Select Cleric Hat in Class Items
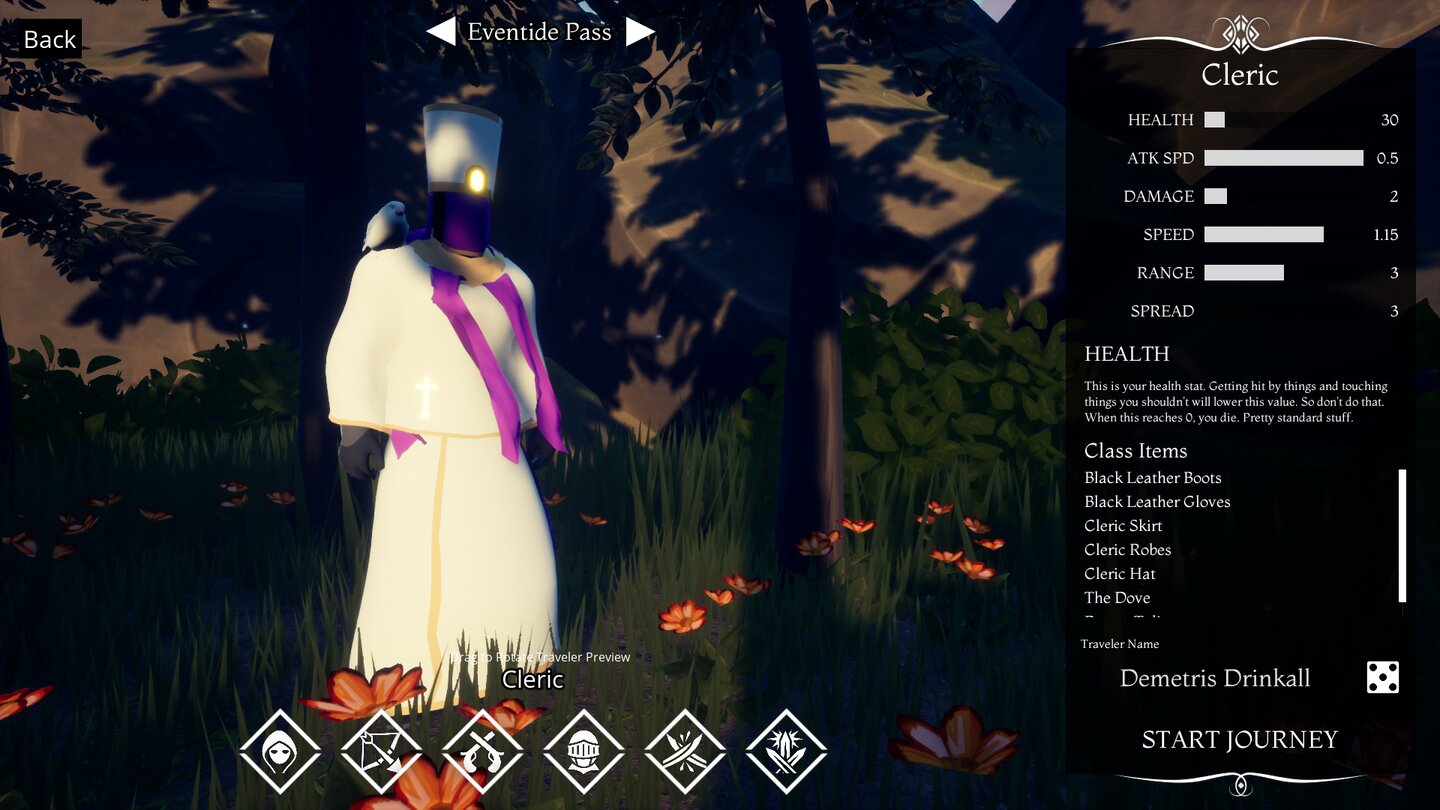1440x810 pixels. (x=1119, y=573)
